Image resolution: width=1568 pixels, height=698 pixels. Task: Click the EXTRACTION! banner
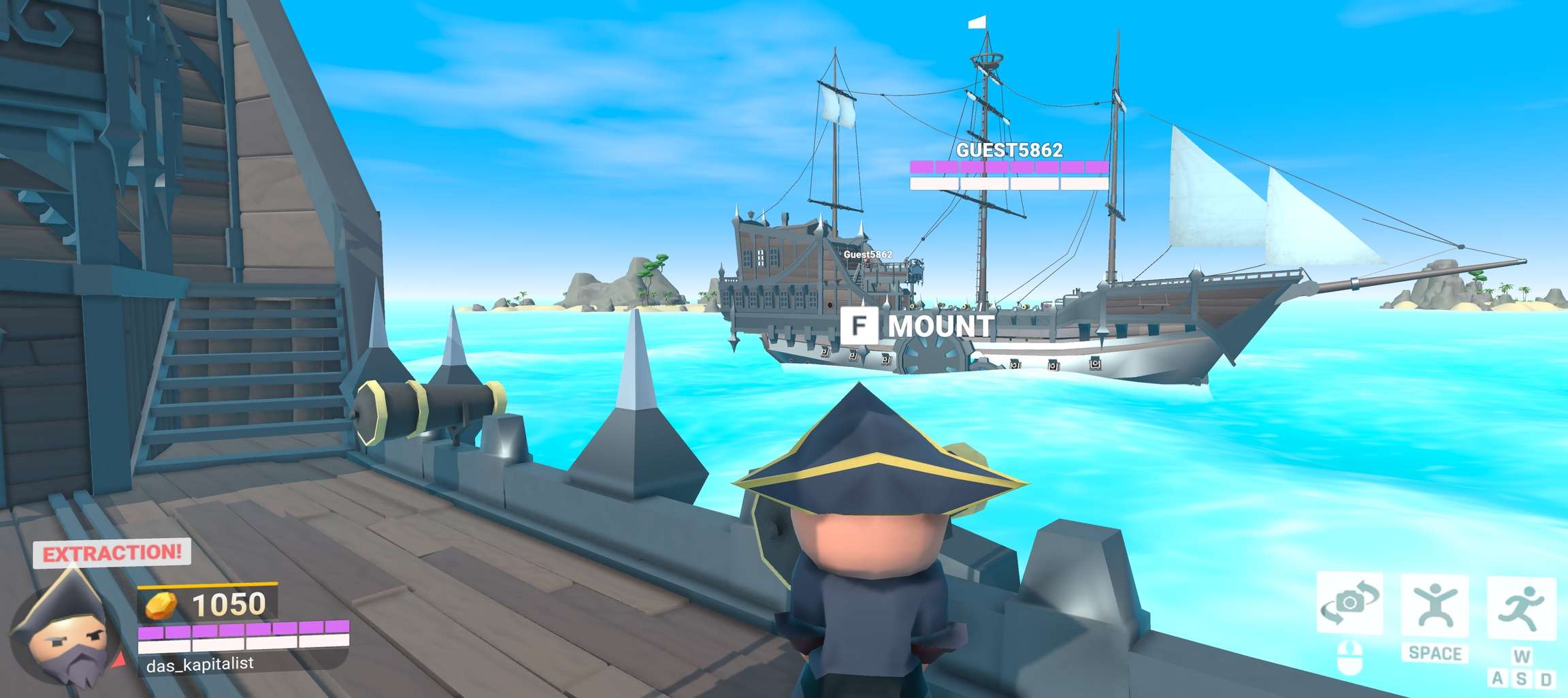pyautogui.click(x=112, y=552)
